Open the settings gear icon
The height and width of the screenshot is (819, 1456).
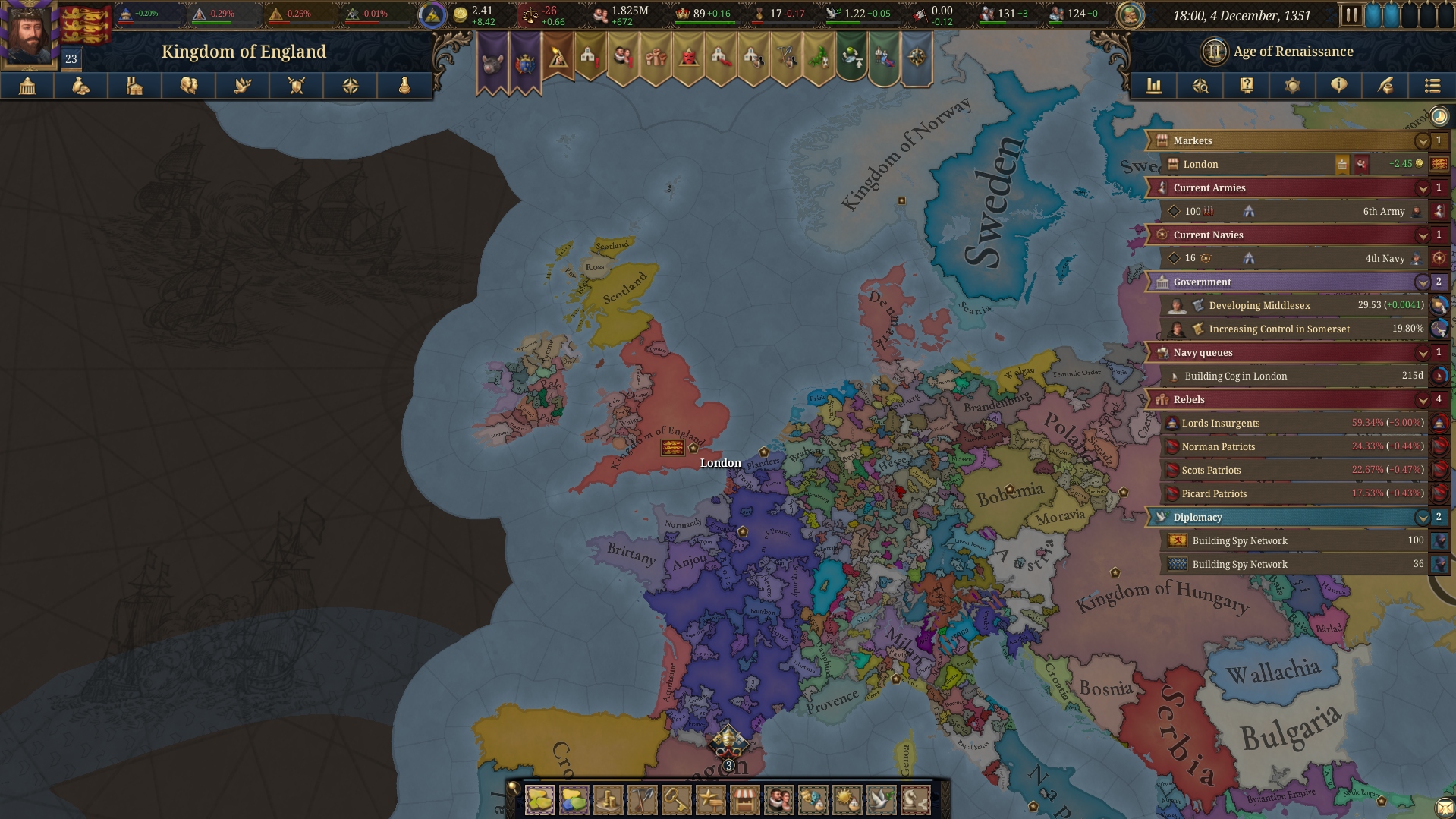tap(1292, 86)
